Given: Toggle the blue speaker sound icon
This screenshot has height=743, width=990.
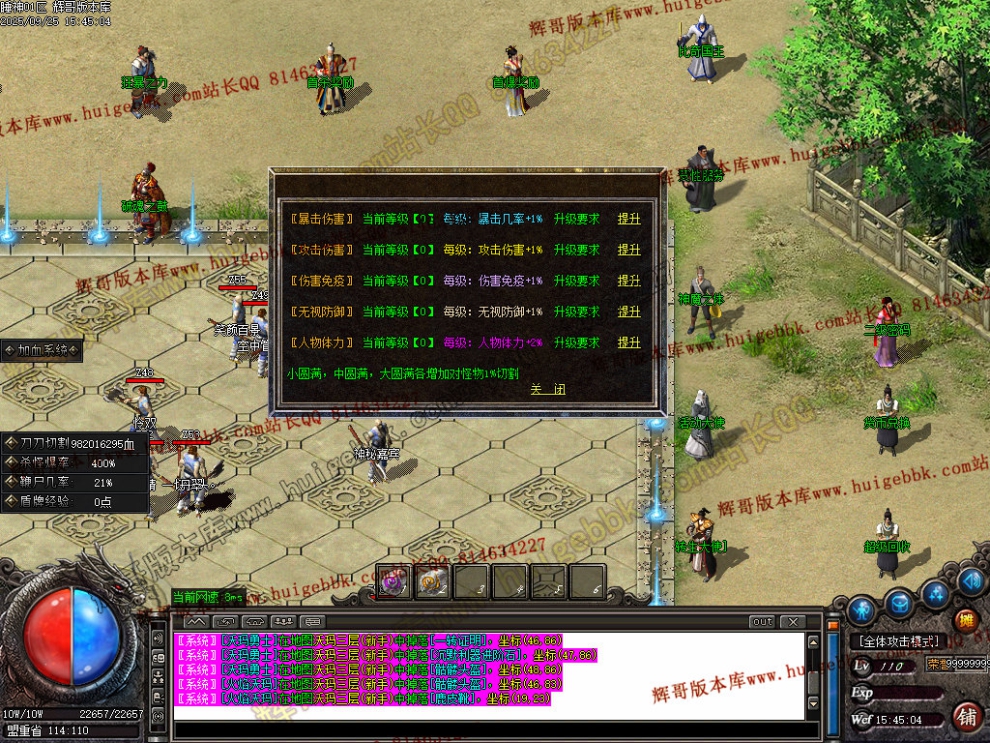Looking at the screenshot, I should [x=970, y=581].
